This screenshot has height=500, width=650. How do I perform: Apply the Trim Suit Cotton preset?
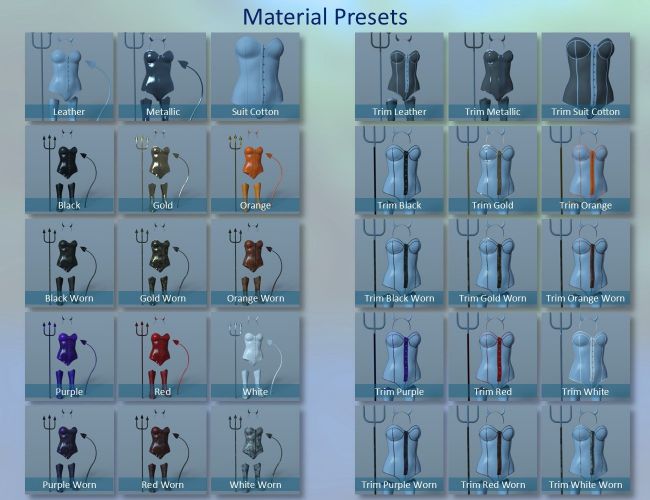click(x=585, y=77)
